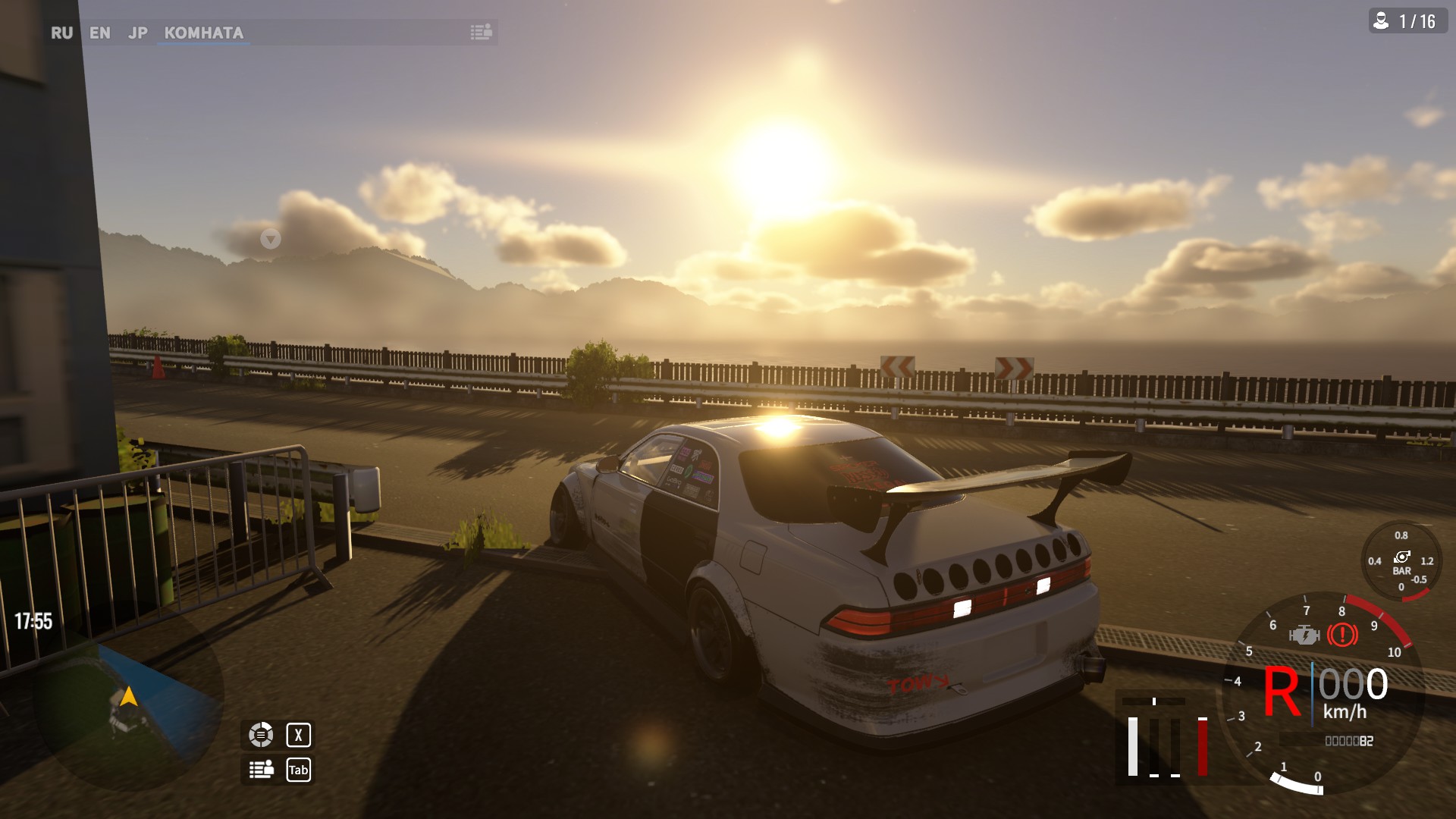
Task: Open the JP chat tab
Action: 137,33
